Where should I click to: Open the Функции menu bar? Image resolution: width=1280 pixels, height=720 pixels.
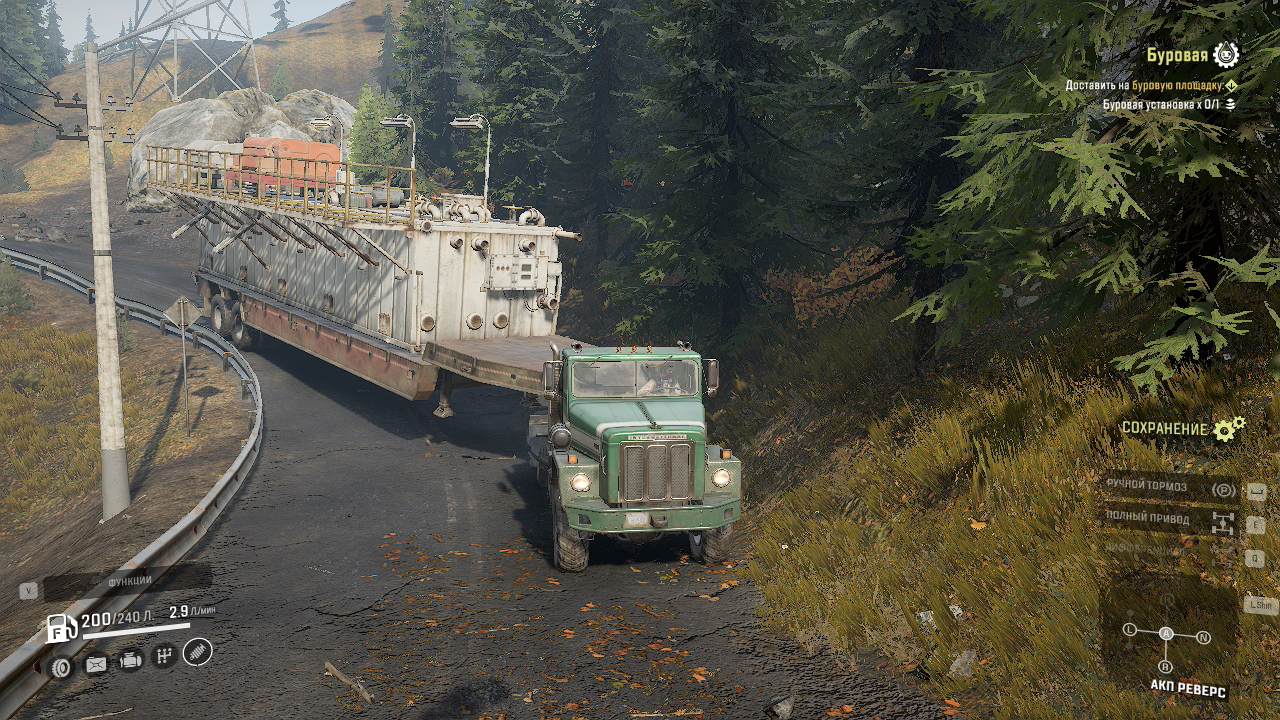tap(130, 581)
